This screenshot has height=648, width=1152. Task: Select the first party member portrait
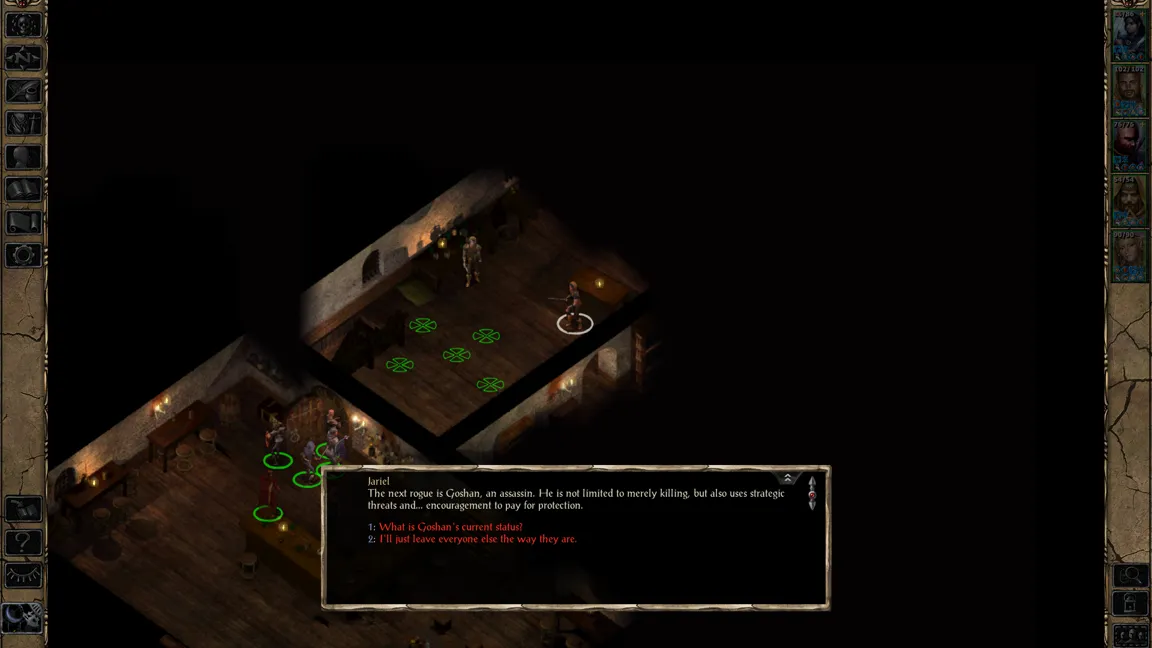click(1130, 36)
